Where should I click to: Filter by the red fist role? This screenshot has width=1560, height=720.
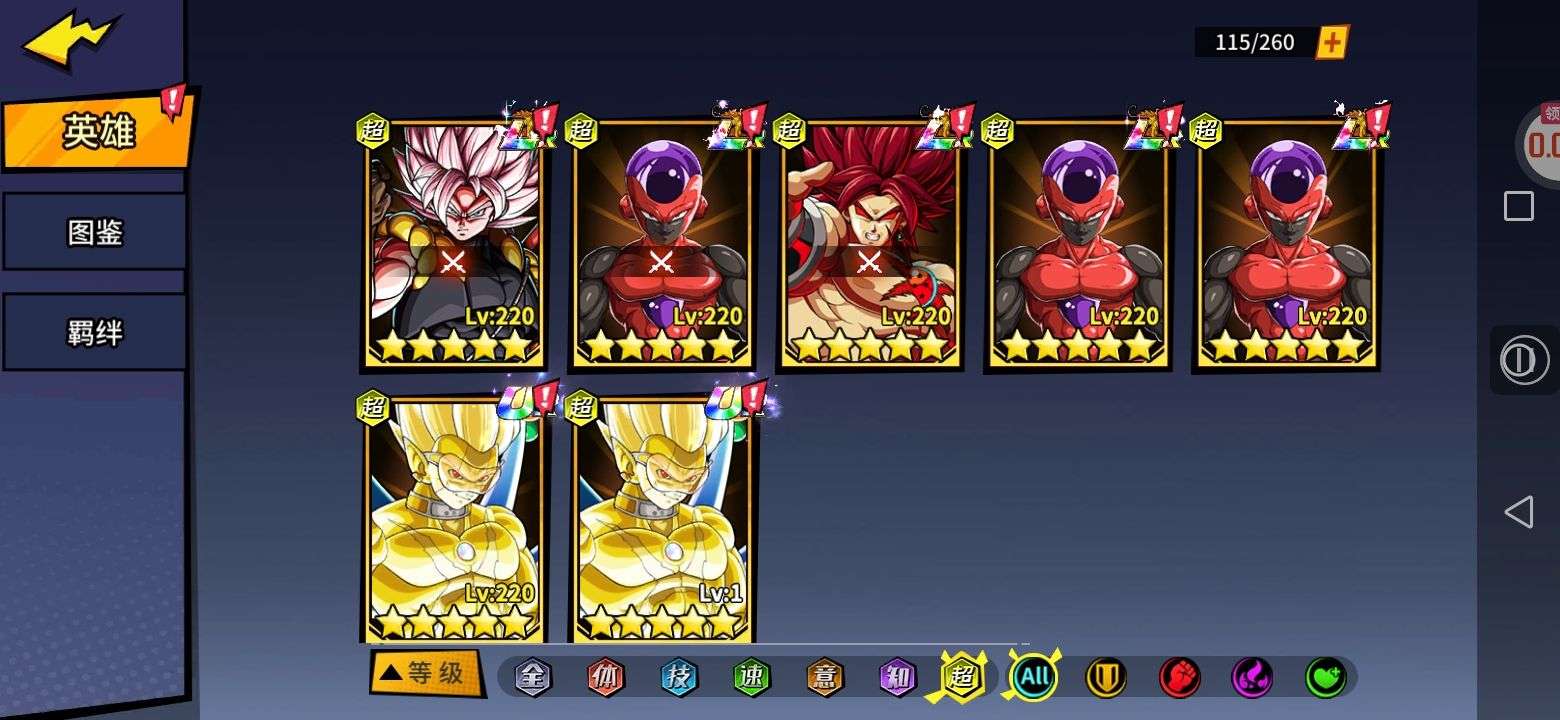(x=1179, y=677)
